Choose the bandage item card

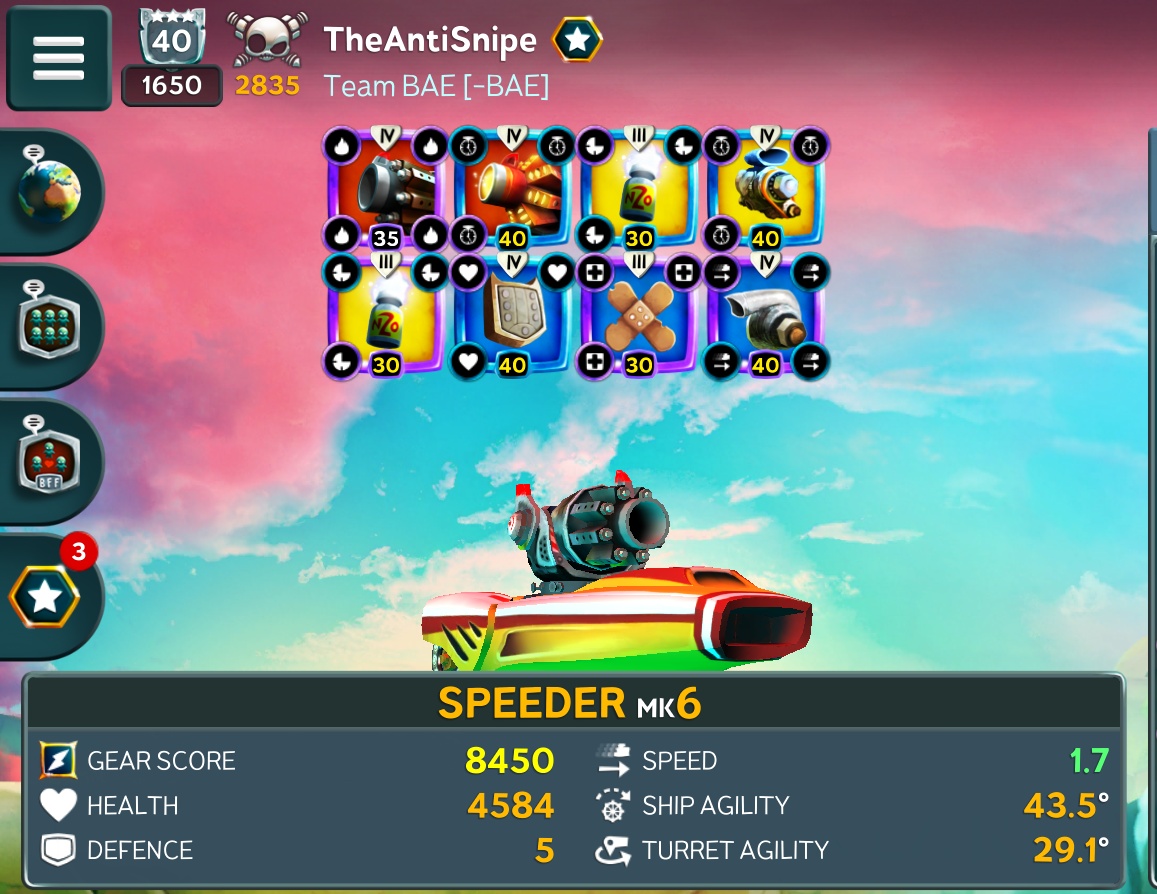[x=639, y=314]
